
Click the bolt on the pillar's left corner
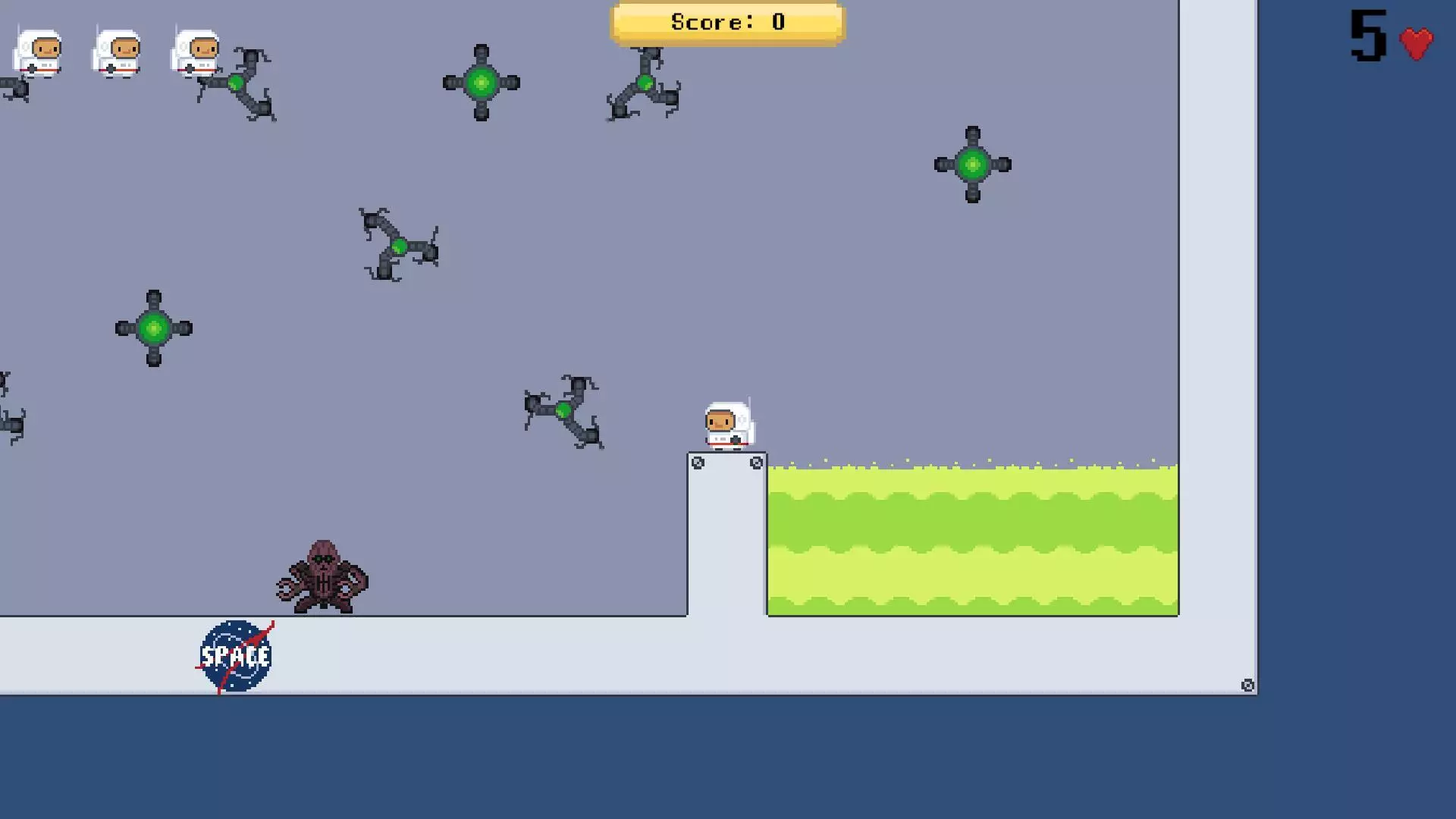(x=698, y=462)
